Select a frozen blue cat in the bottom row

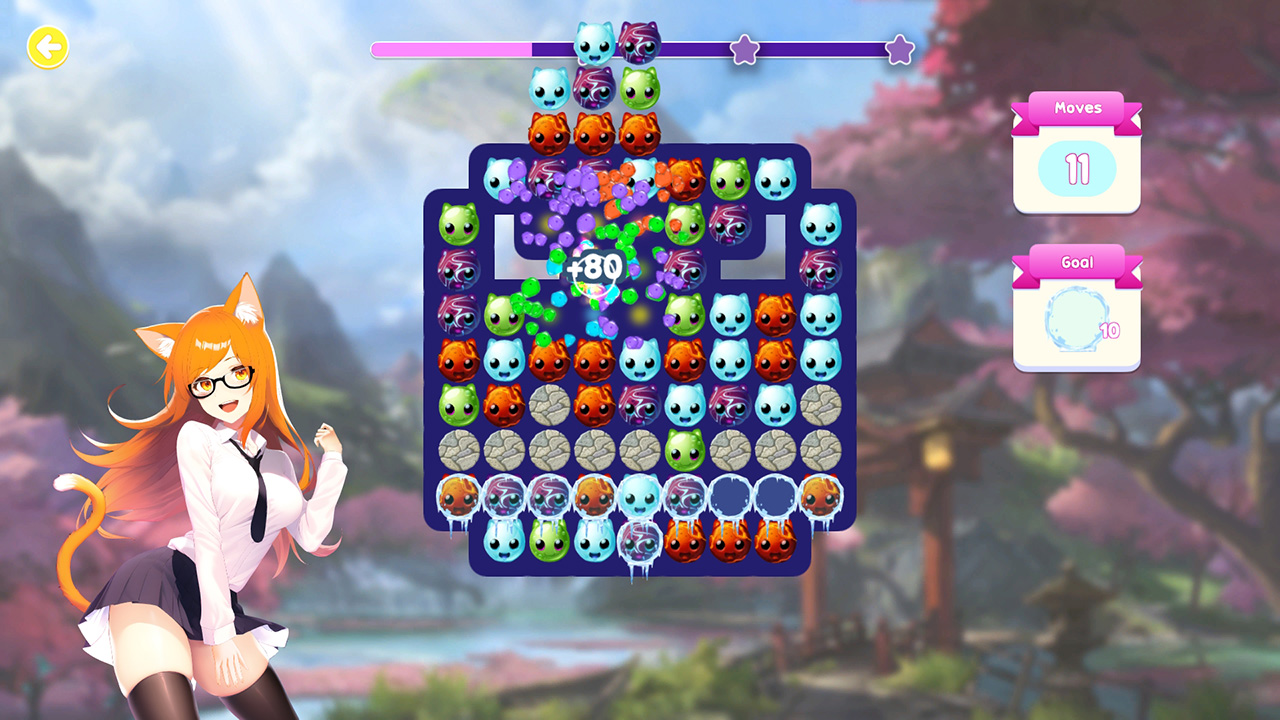(x=638, y=497)
